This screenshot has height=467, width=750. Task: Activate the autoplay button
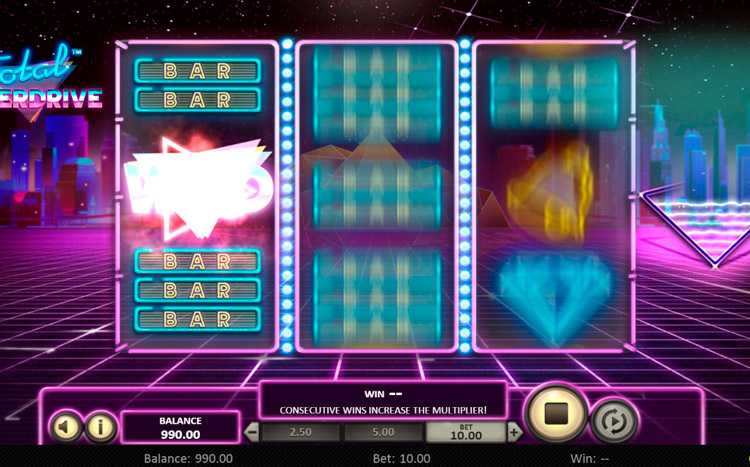612,422
